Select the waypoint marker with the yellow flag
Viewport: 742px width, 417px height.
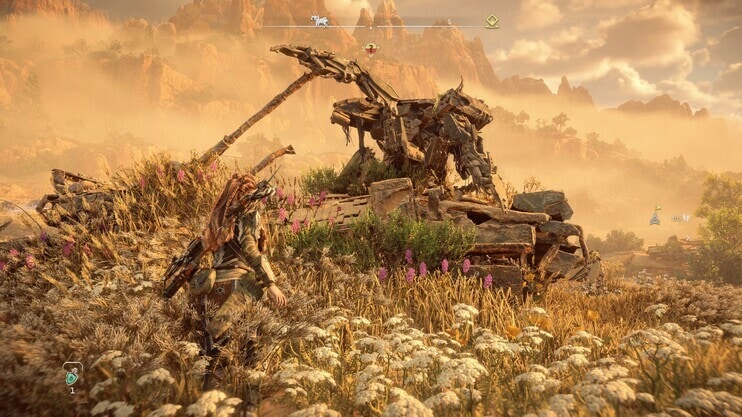point(655,217)
